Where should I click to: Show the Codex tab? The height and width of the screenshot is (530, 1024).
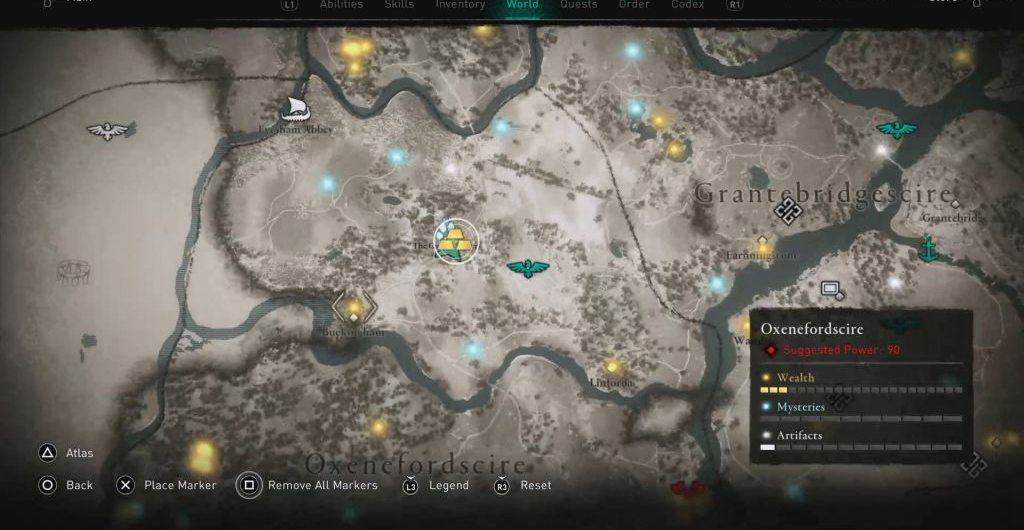686,5
